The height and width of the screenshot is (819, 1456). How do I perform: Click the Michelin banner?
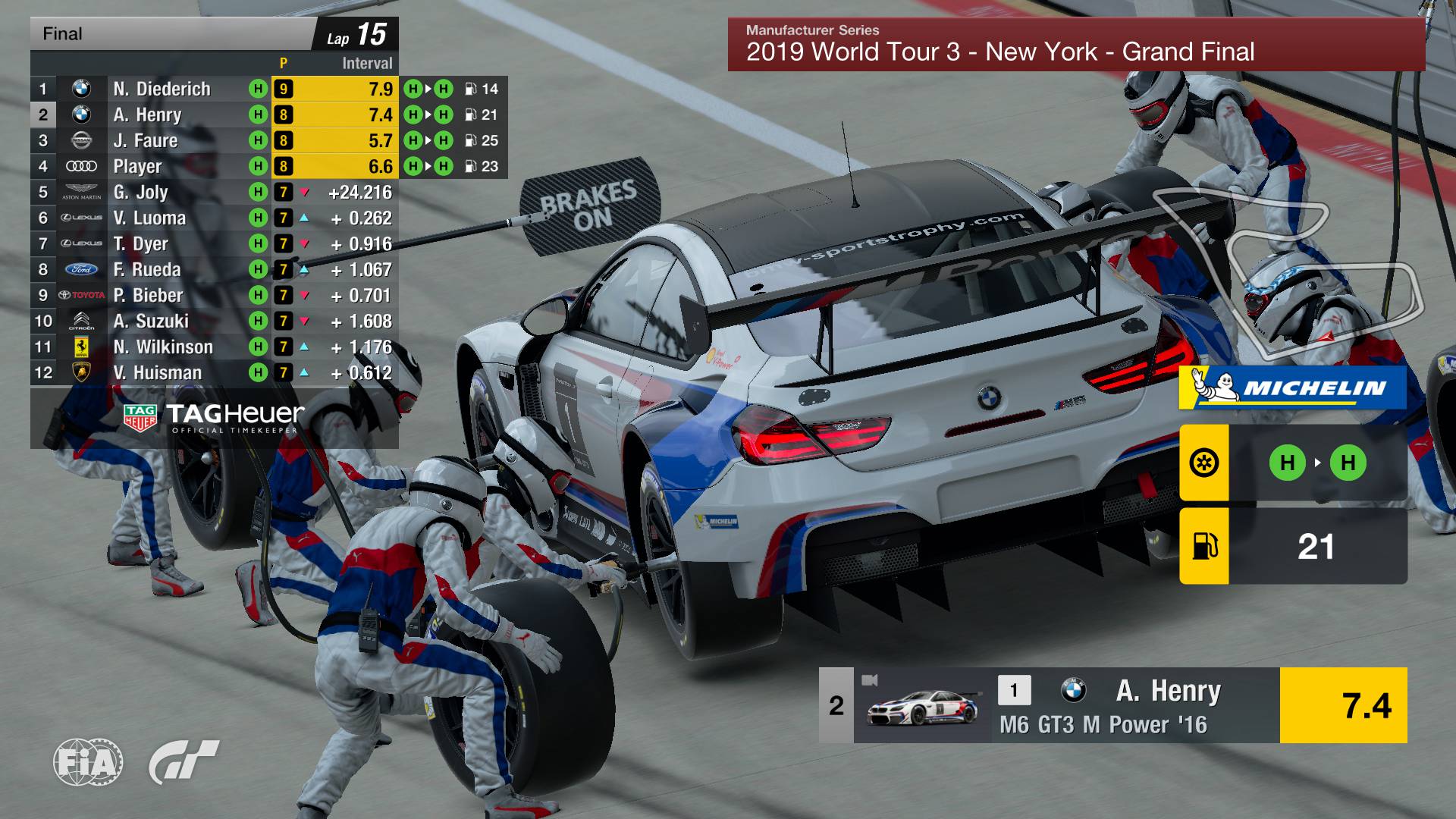(1293, 388)
